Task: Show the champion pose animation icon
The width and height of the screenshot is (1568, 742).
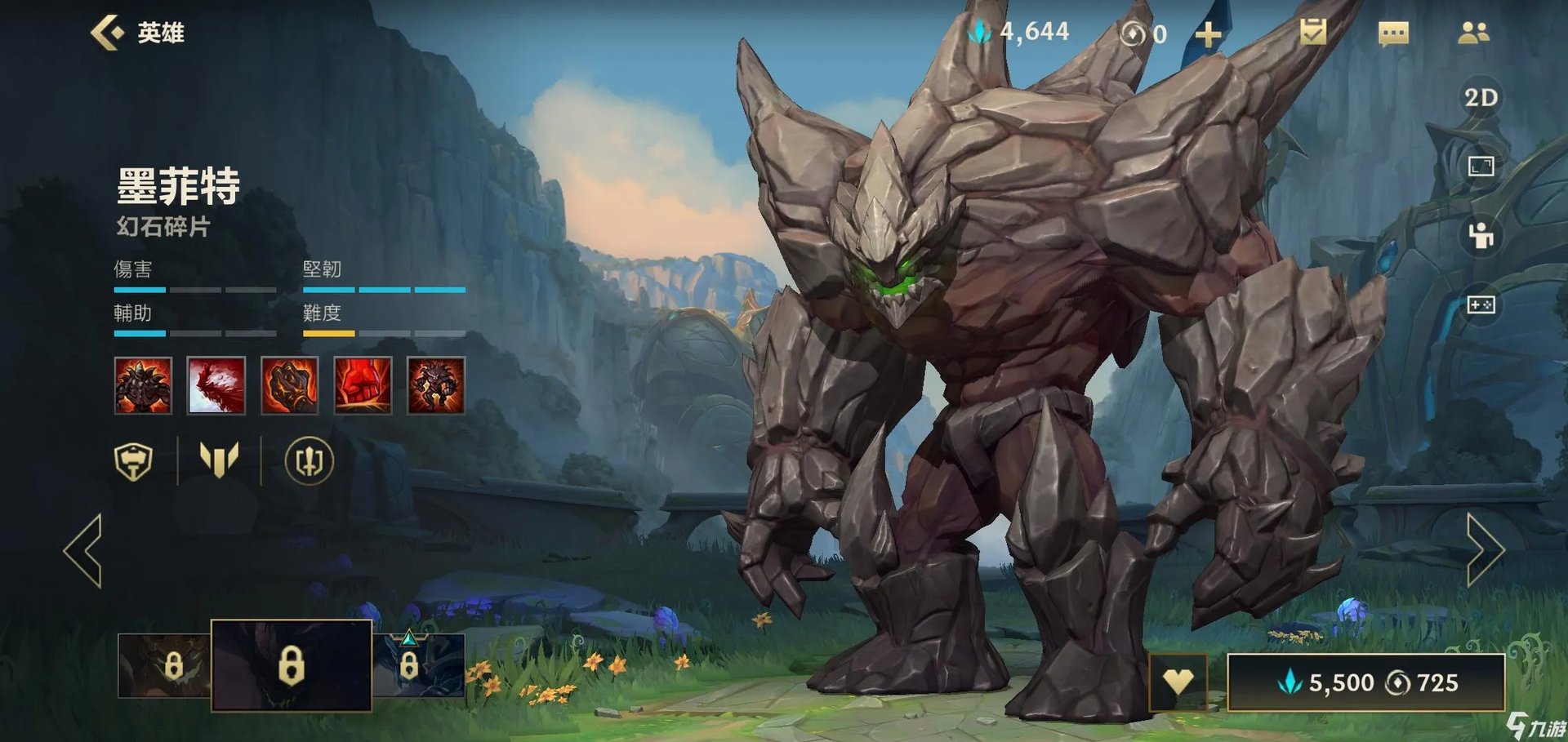Action: pos(1481,236)
